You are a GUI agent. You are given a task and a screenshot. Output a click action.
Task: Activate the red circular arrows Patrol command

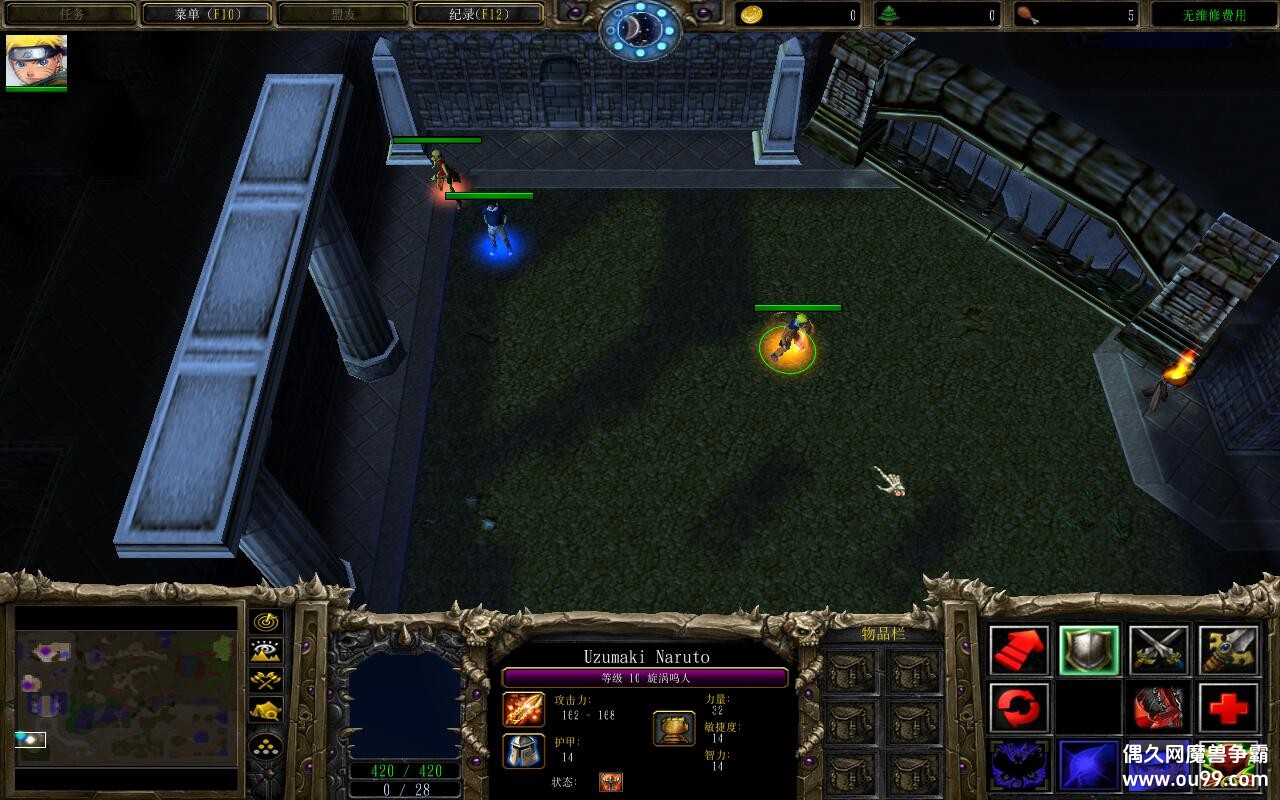[1019, 708]
